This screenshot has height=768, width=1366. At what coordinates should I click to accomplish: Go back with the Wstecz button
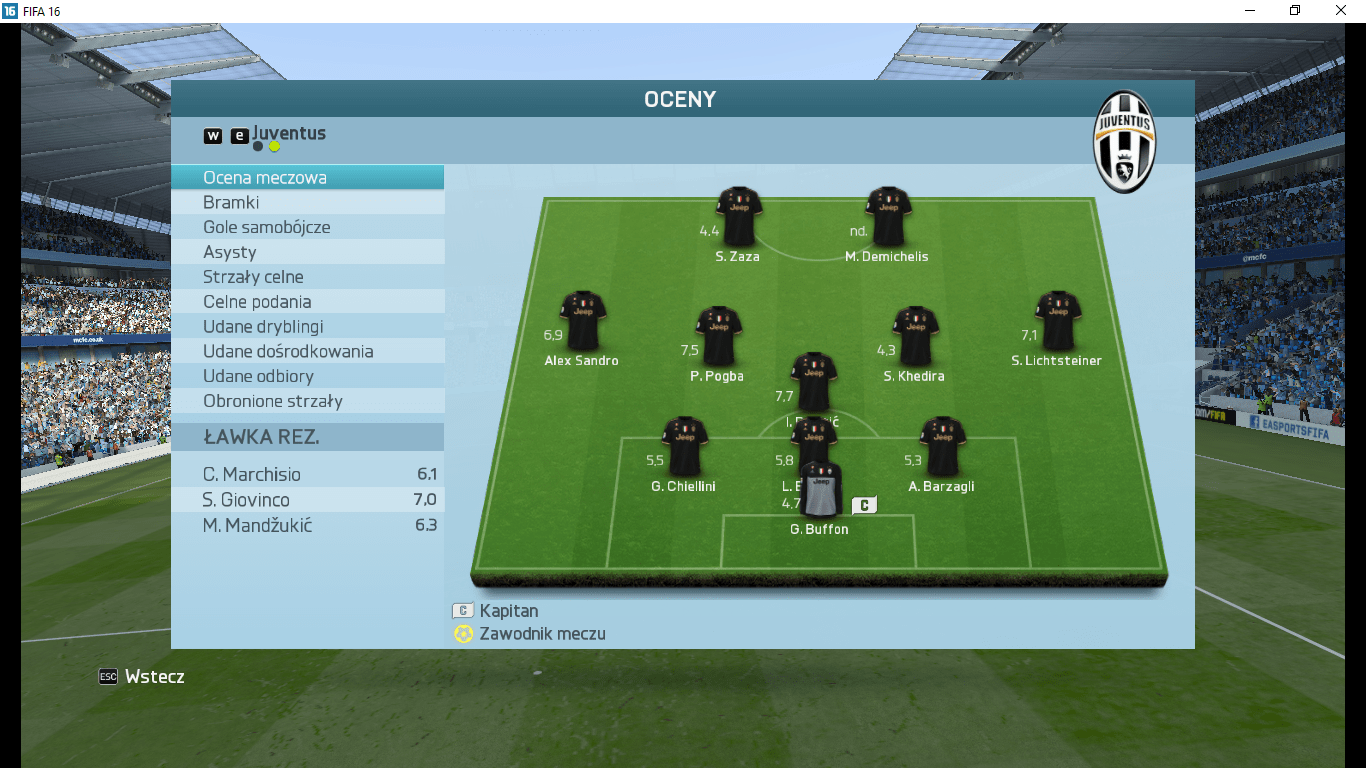tap(142, 677)
